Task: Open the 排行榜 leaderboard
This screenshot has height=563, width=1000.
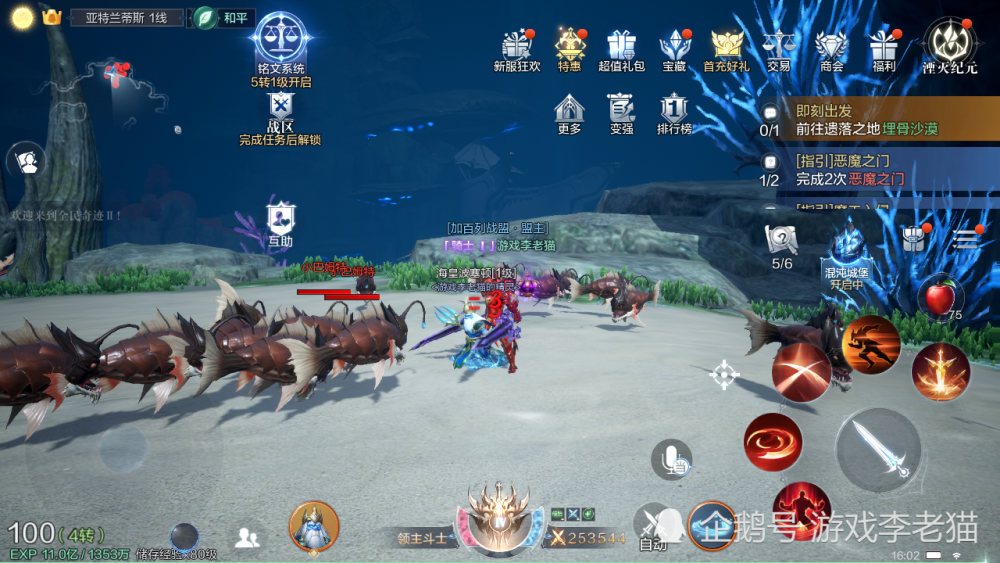Action: (674, 112)
